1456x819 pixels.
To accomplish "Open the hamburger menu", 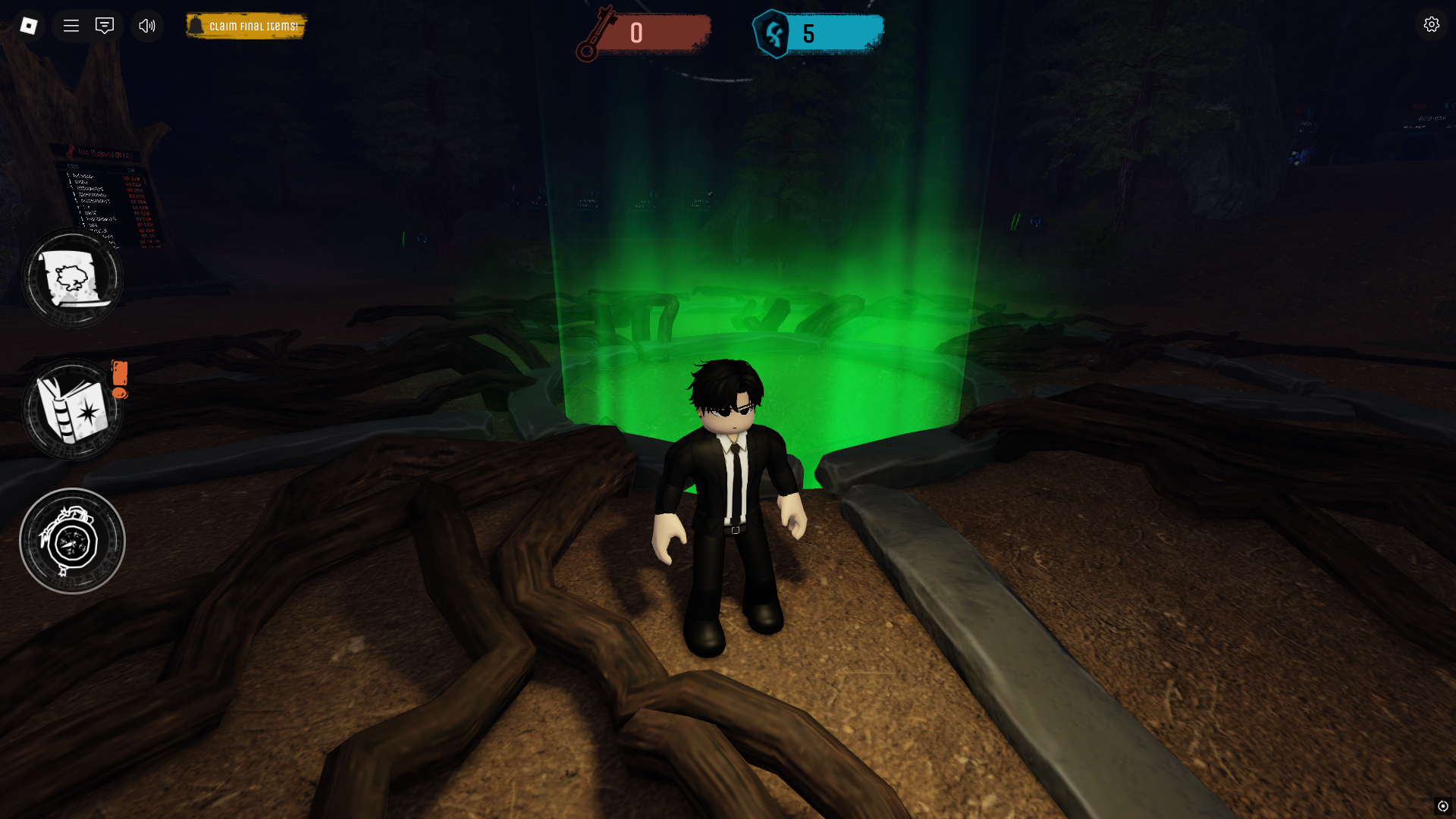I will point(71,26).
